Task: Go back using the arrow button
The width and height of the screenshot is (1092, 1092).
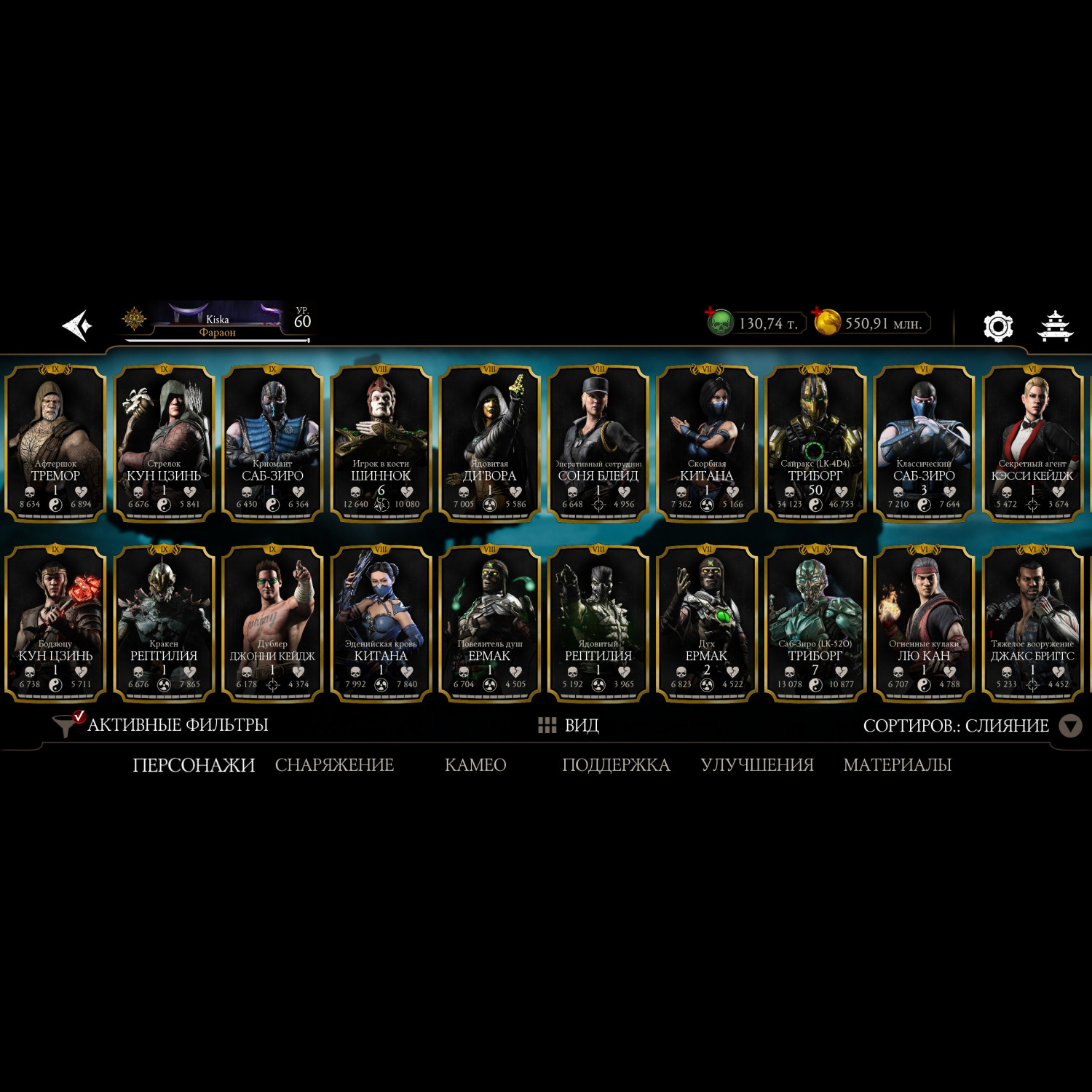Action: 77,325
